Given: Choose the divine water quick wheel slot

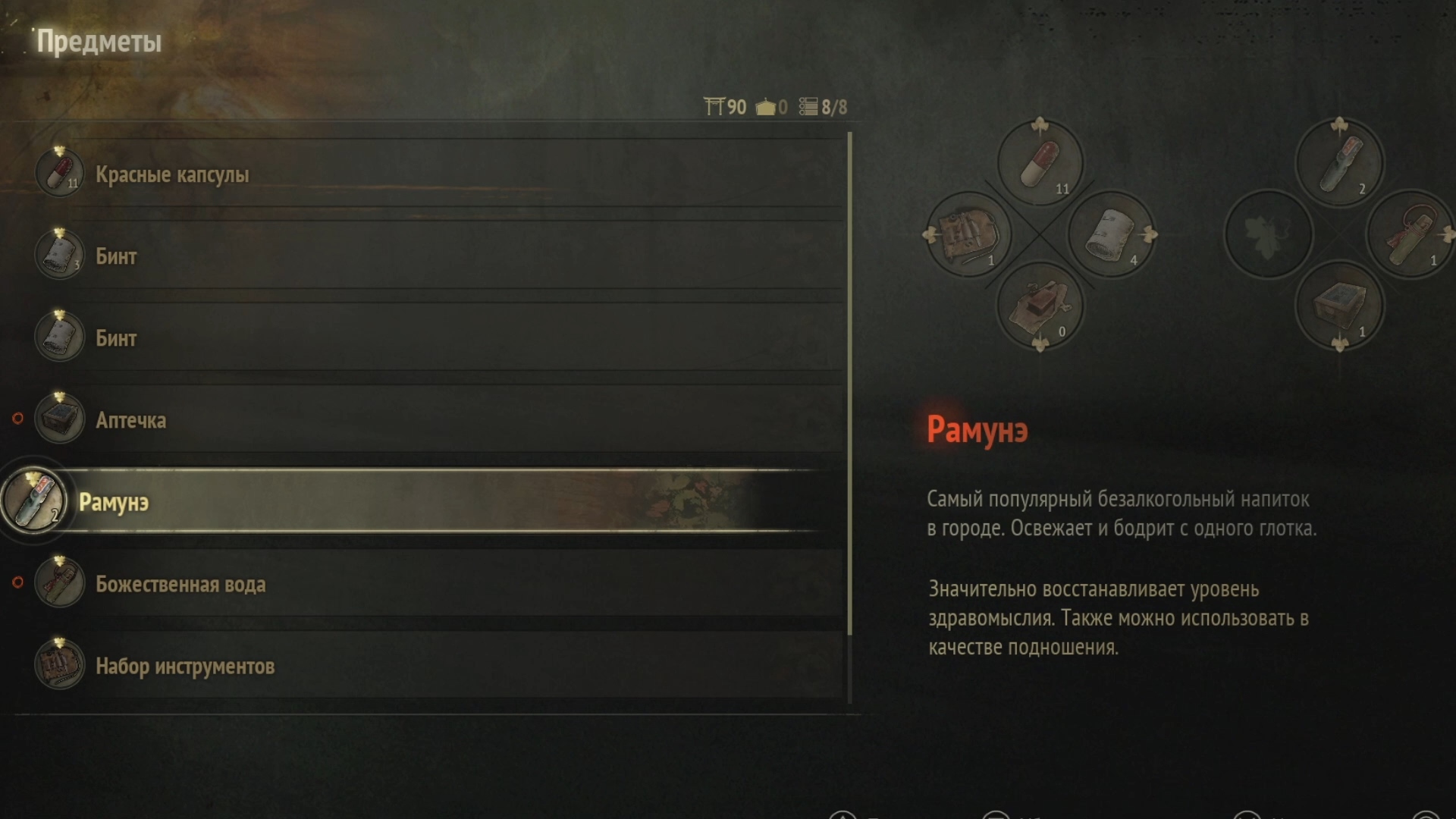Looking at the screenshot, I should pyautogui.click(x=1410, y=234).
